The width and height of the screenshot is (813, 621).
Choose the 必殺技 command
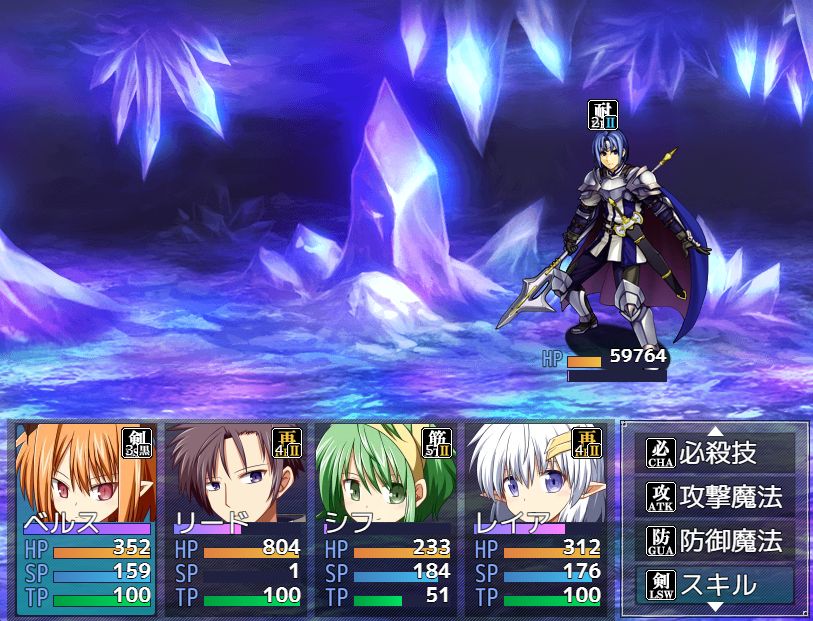[x=716, y=453]
